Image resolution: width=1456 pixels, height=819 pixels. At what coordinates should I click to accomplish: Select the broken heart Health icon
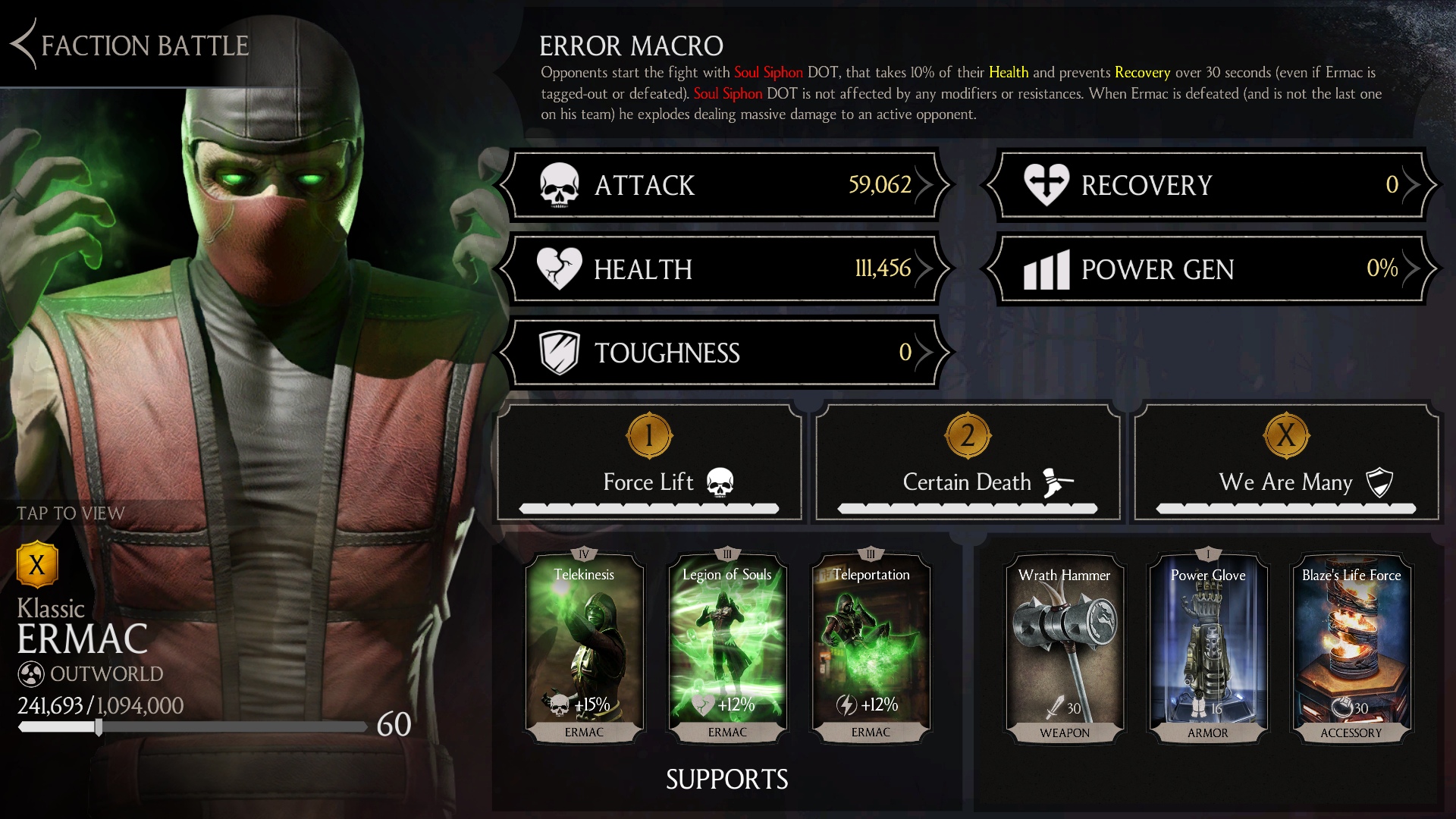[559, 269]
